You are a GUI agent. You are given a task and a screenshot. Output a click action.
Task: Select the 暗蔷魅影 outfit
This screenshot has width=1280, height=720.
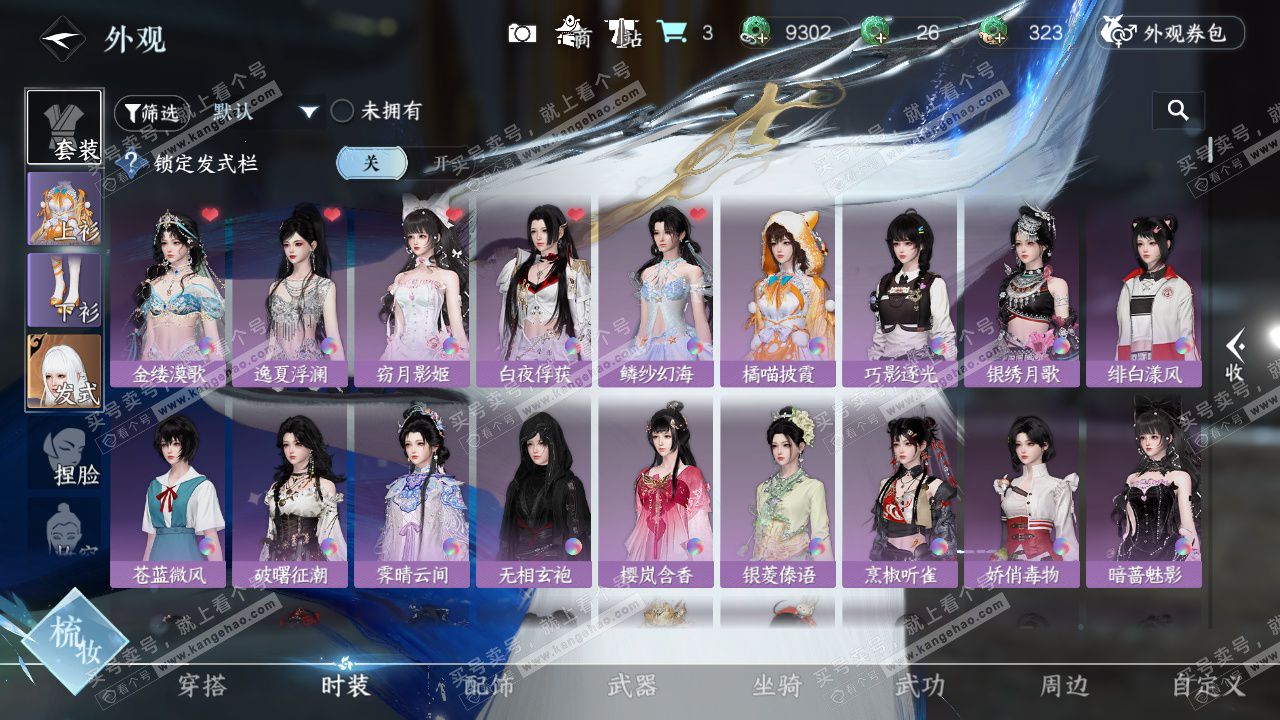pyautogui.click(x=1143, y=493)
